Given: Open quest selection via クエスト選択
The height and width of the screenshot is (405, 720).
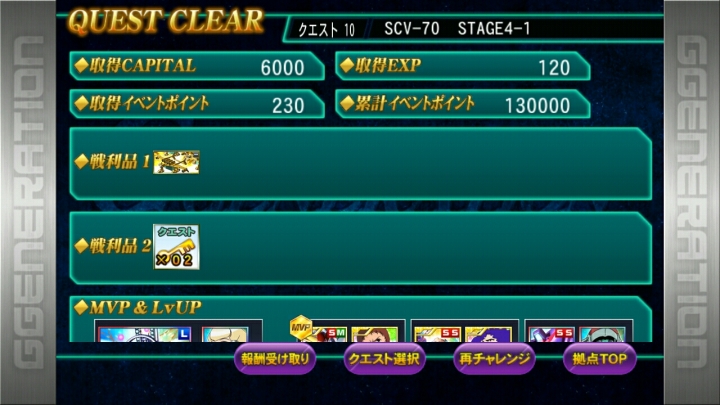Looking at the screenshot, I should coord(385,358).
